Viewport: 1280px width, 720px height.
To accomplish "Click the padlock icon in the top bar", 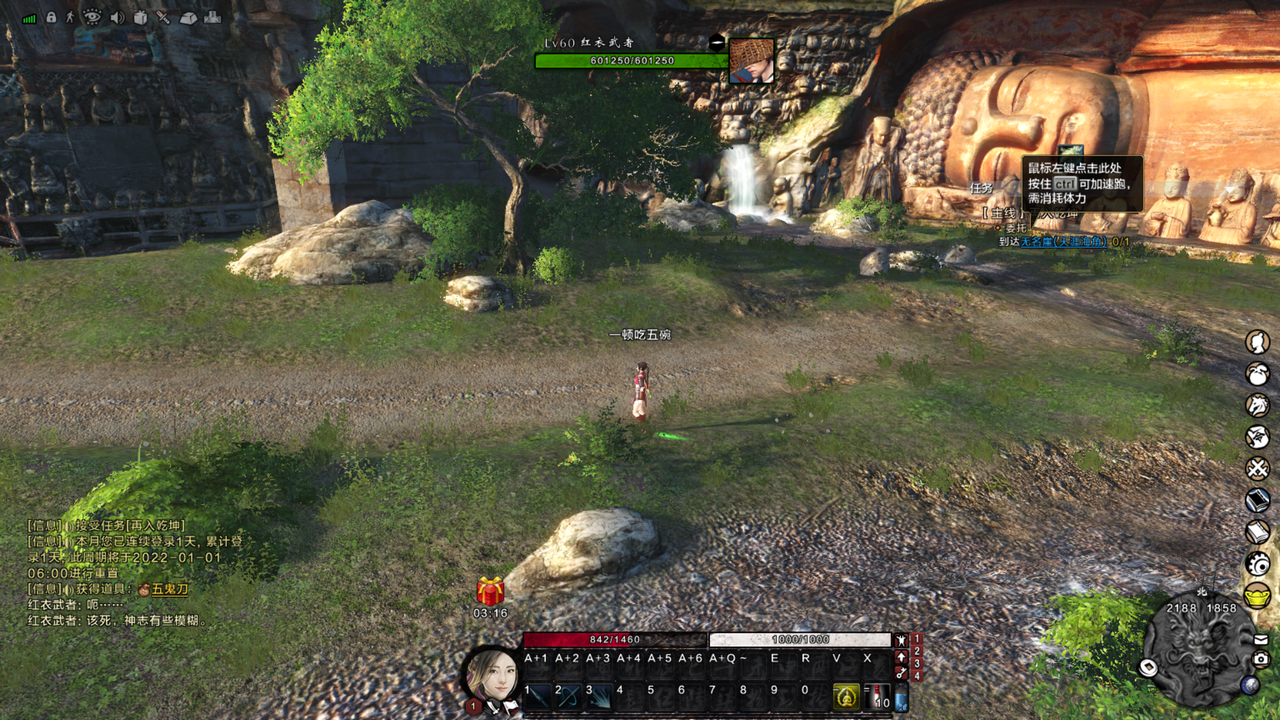I will coord(51,17).
